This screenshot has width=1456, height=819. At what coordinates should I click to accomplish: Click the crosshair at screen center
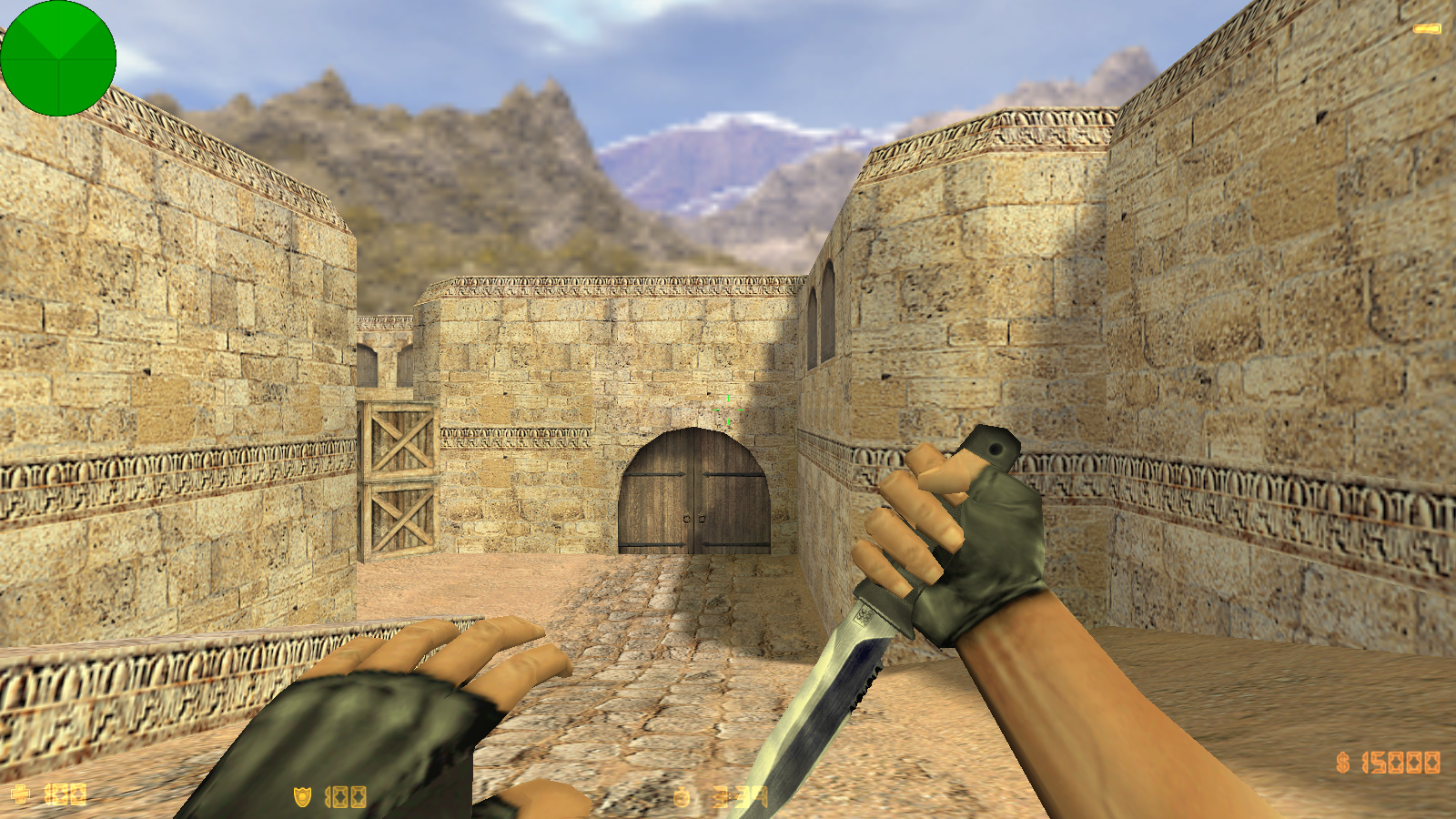click(728, 409)
